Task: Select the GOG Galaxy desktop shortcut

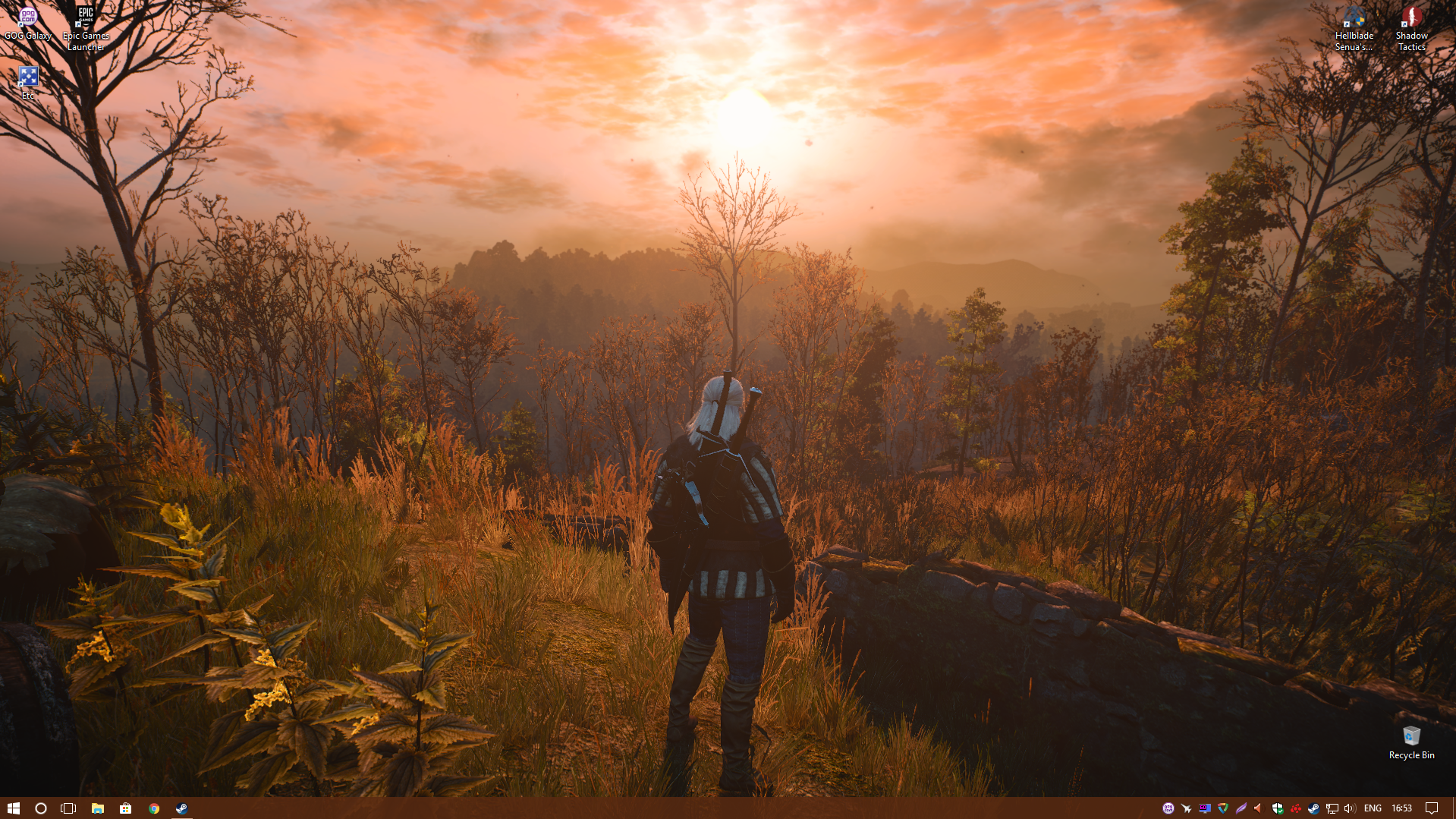Action: click(x=28, y=24)
